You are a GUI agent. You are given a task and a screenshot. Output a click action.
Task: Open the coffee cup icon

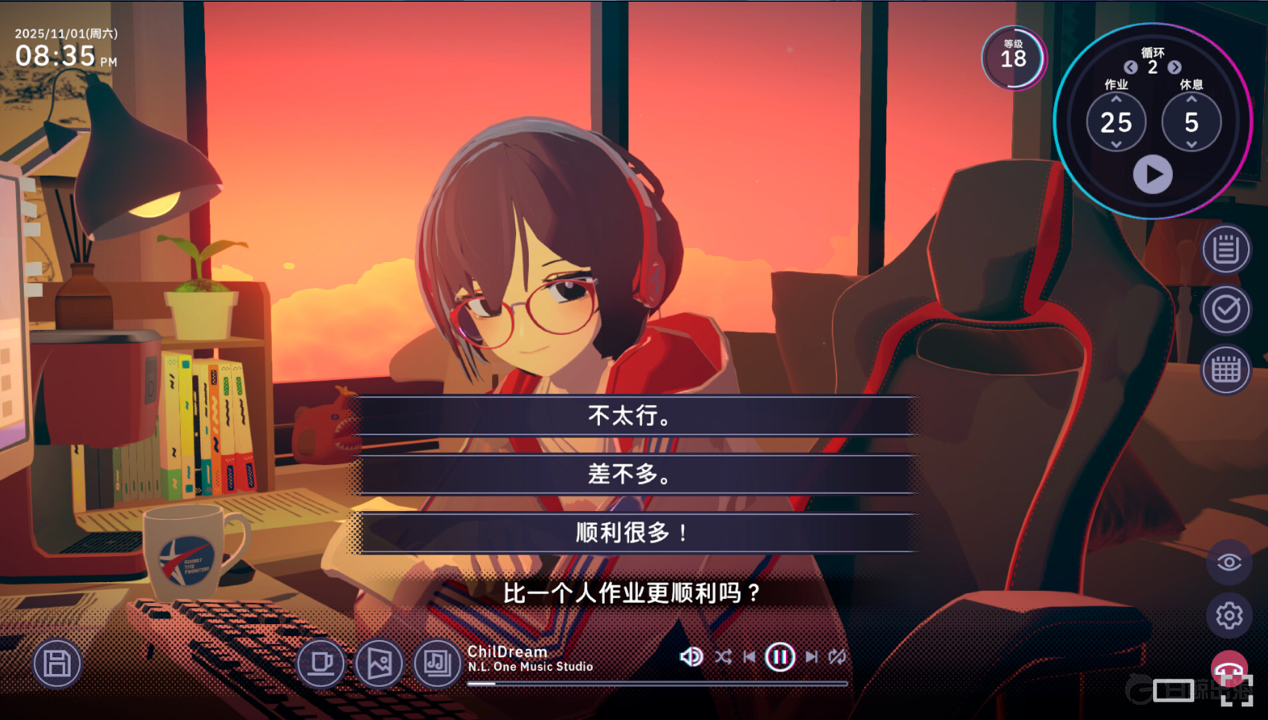(321, 663)
